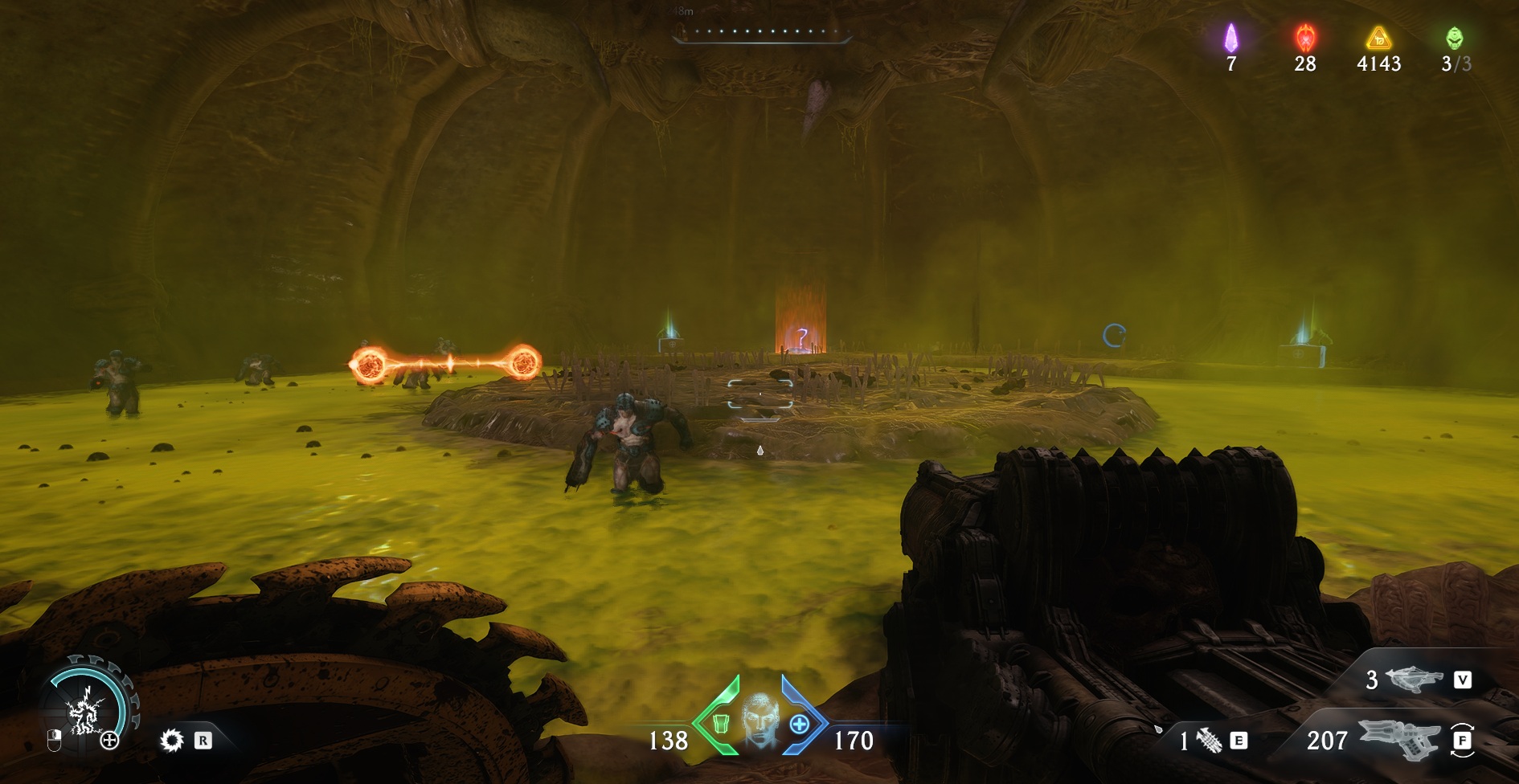Choose the crossbow-style weapon icon
This screenshot has height=784, width=1519.
click(x=1415, y=680)
